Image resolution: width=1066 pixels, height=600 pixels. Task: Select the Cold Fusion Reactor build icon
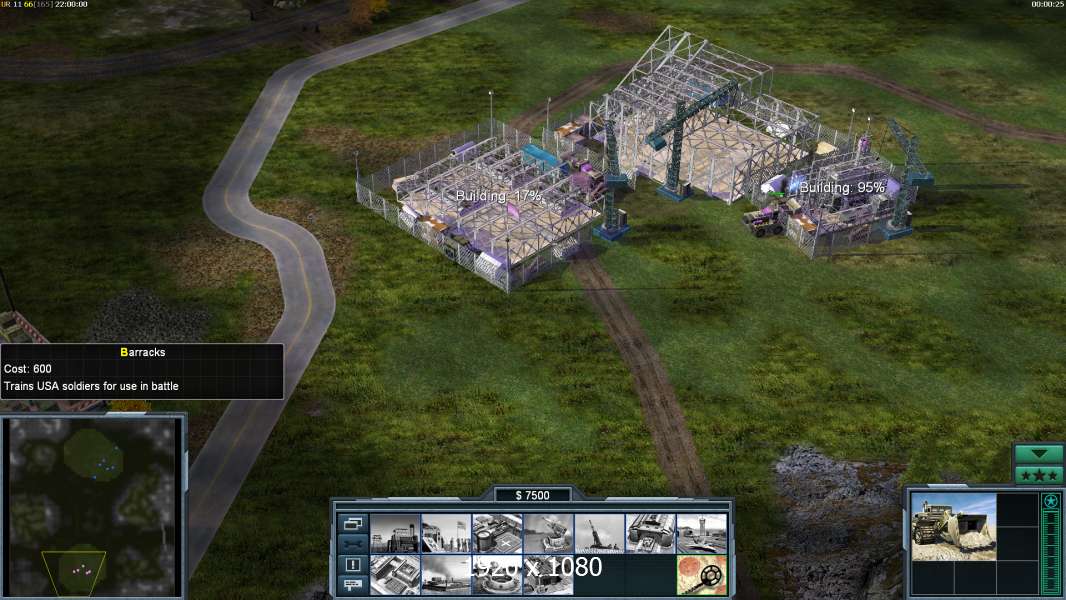click(394, 534)
